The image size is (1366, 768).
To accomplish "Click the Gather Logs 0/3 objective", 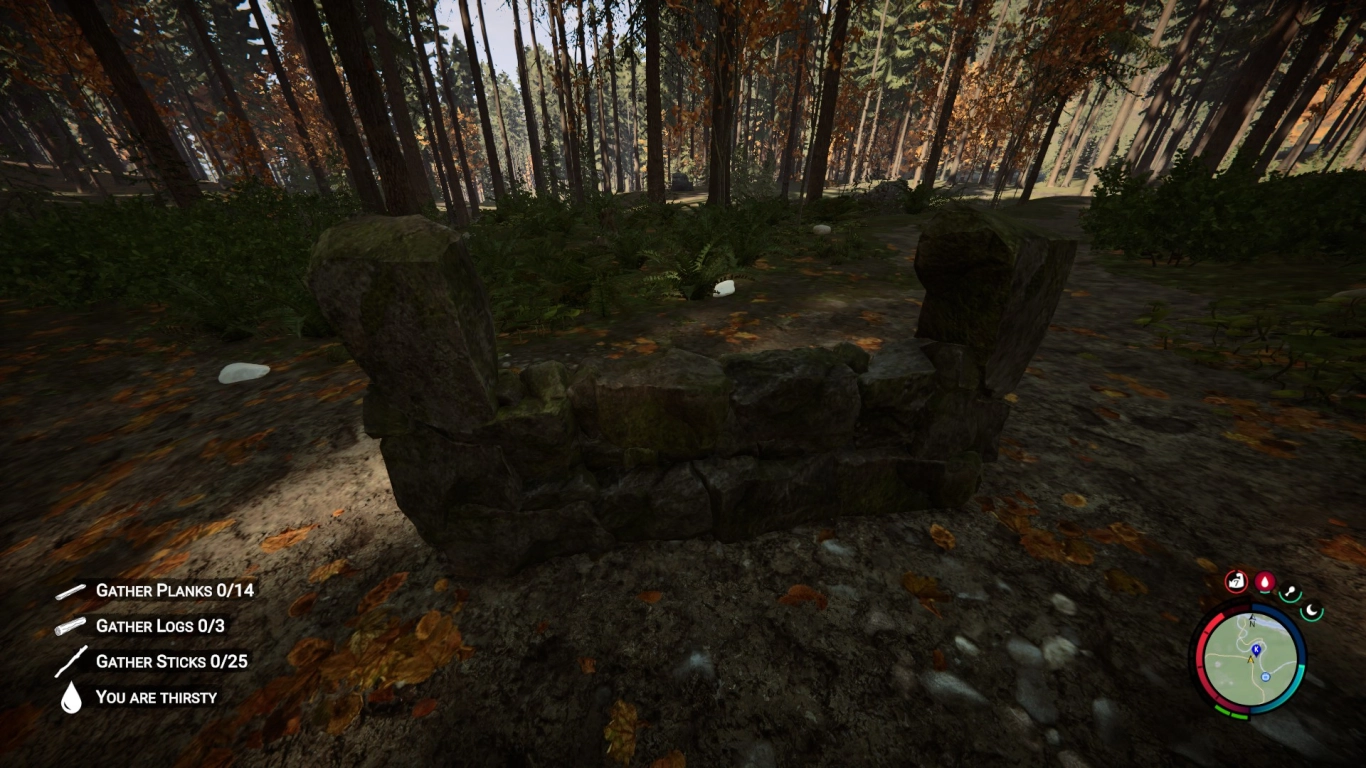I will [160, 626].
